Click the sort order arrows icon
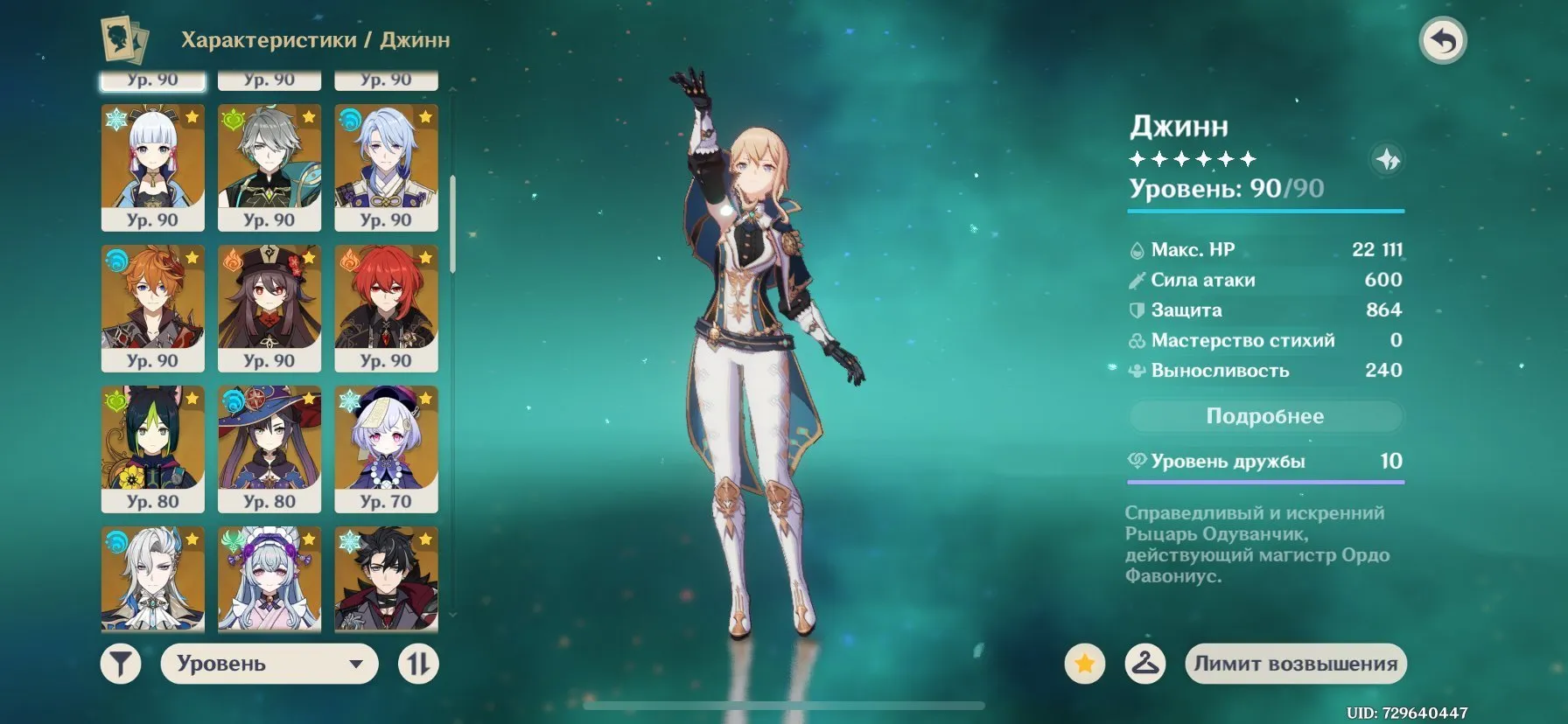 [x=418, y=663]
